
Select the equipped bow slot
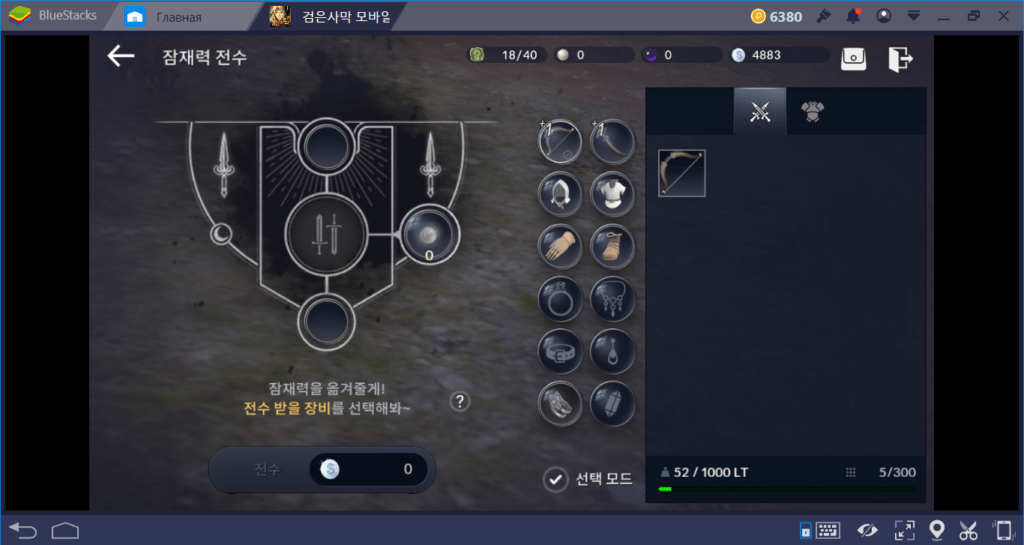tap(560, 142)
